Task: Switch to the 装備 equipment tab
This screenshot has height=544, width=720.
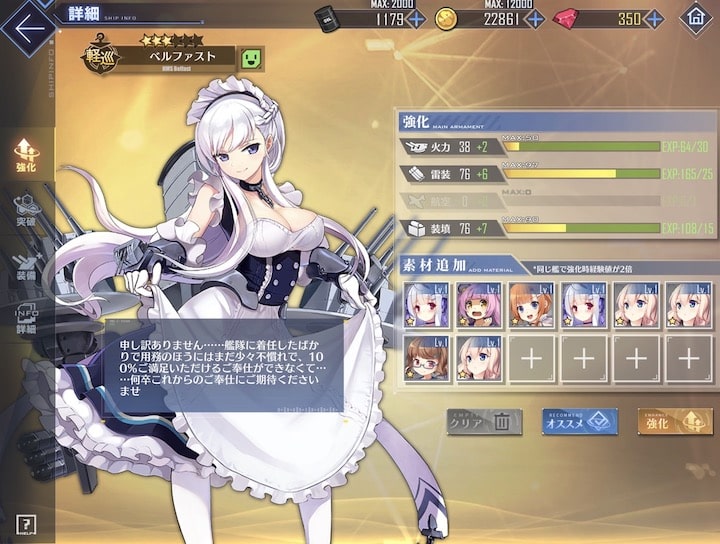Action: click(26, 263)
